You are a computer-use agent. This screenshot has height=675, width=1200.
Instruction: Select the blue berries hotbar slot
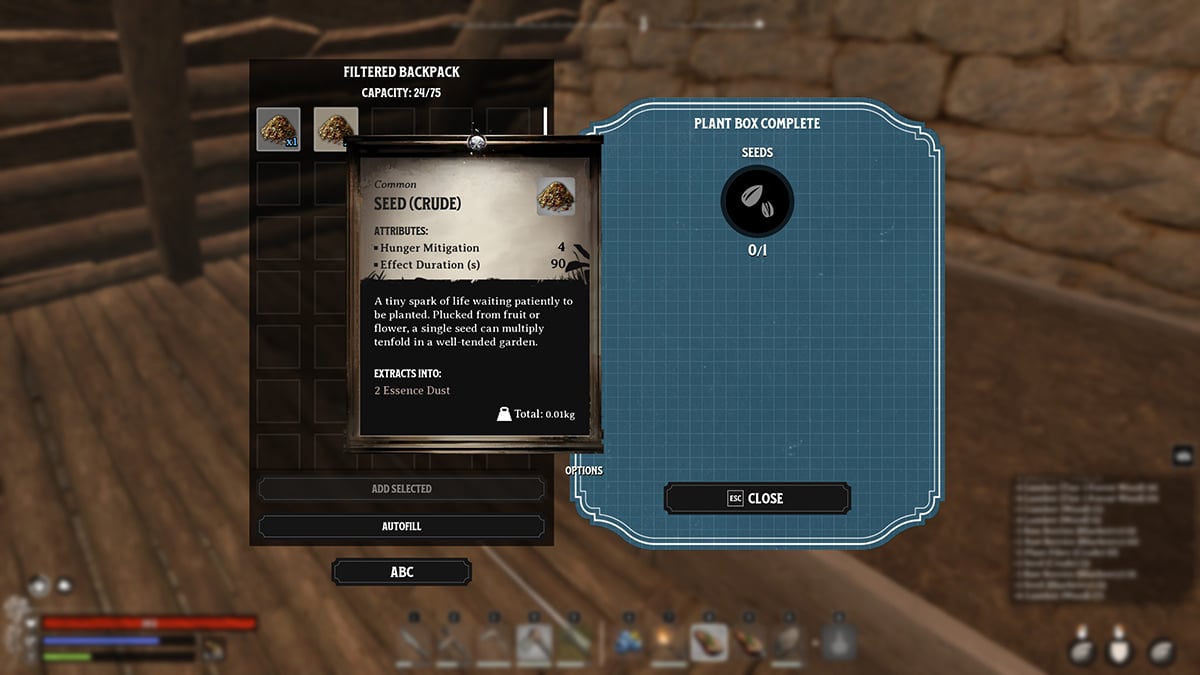click(x=630, y=642)
